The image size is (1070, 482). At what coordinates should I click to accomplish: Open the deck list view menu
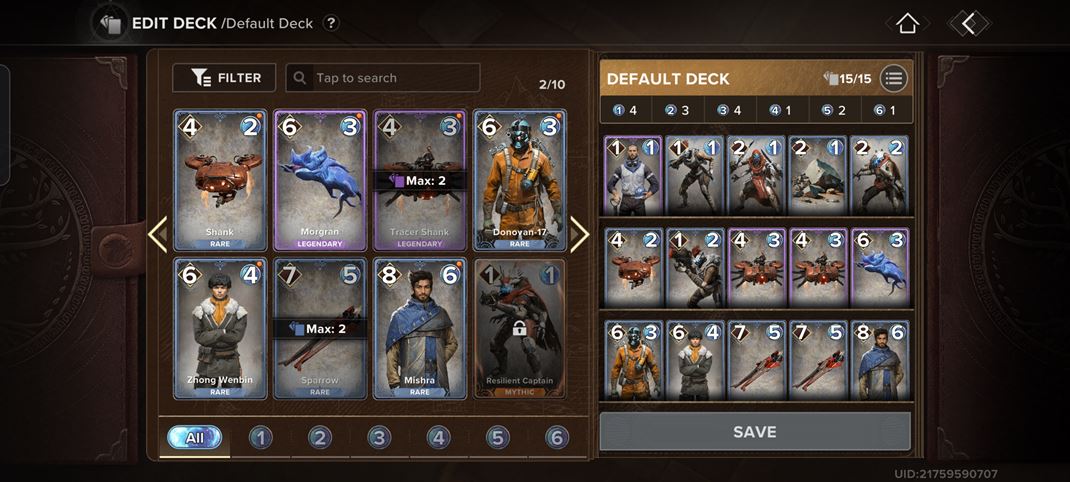893,78
